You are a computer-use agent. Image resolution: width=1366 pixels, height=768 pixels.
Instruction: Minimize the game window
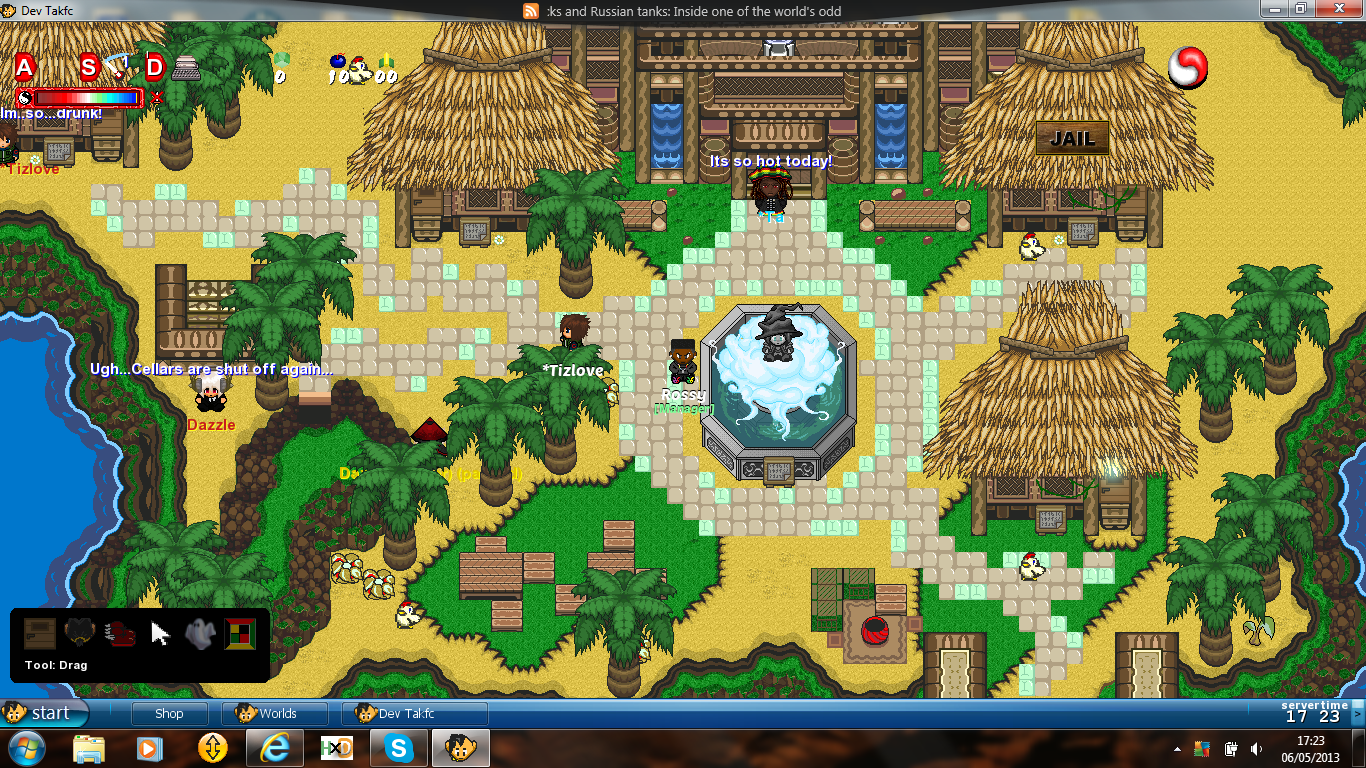(x=1273, y=9)
